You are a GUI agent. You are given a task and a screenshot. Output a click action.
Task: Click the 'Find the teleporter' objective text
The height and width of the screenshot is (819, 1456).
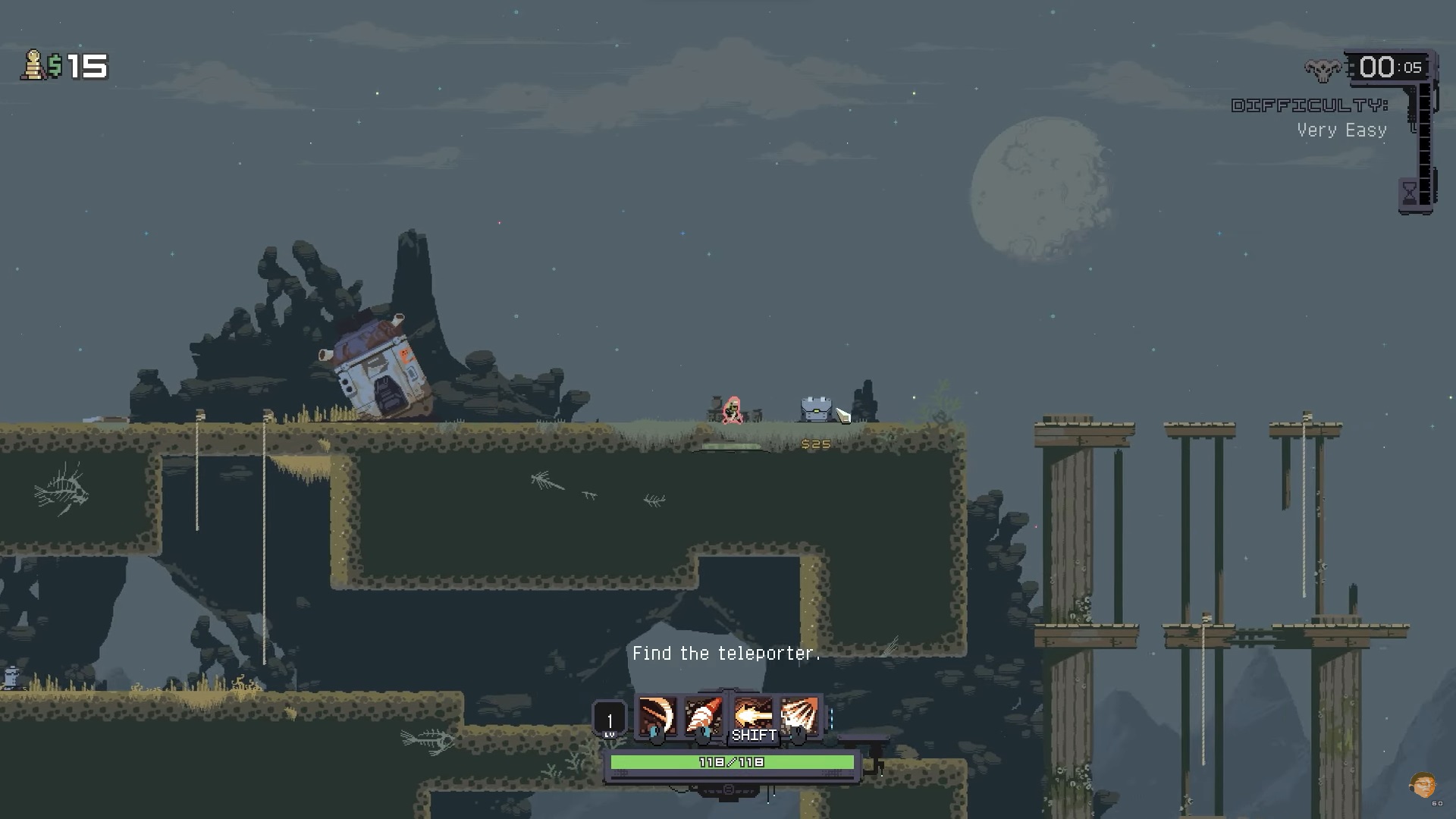(x=726, y=653)
